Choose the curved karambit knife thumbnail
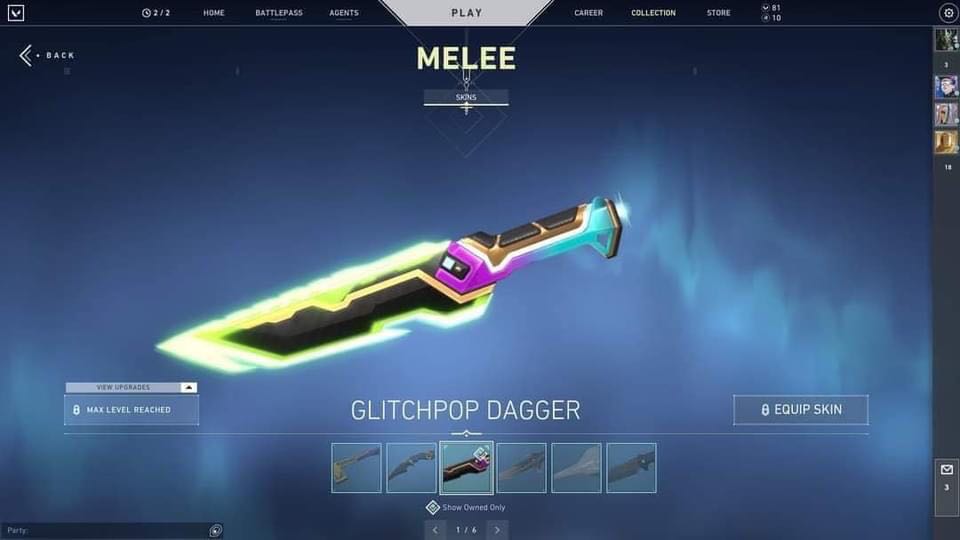The image size is (960, 540). [x=411, y=468]
